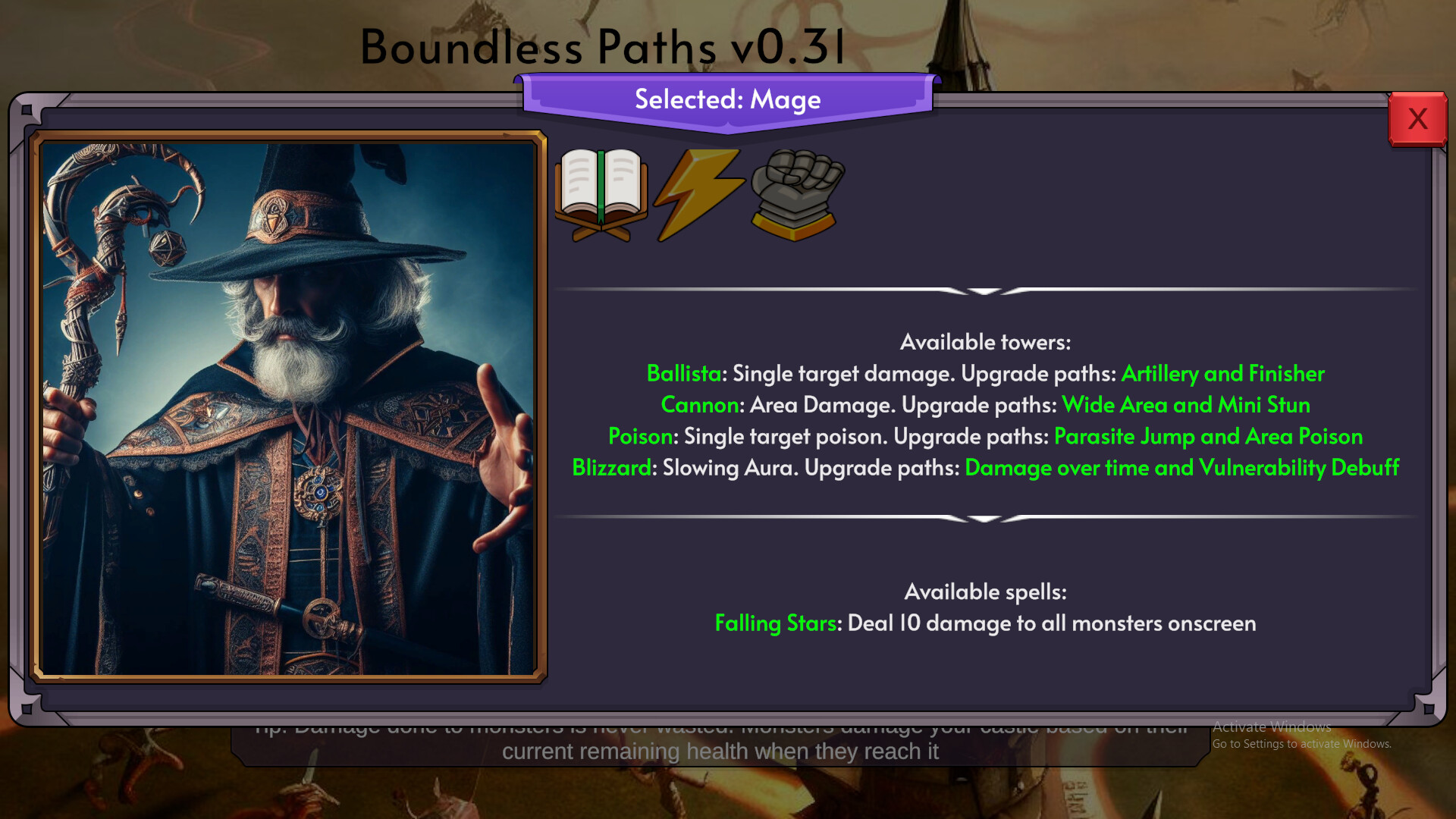Open the Selected: Mage banner dropdown
The height and width of the screenshot is (819, 1456).
tap(726, 99)
